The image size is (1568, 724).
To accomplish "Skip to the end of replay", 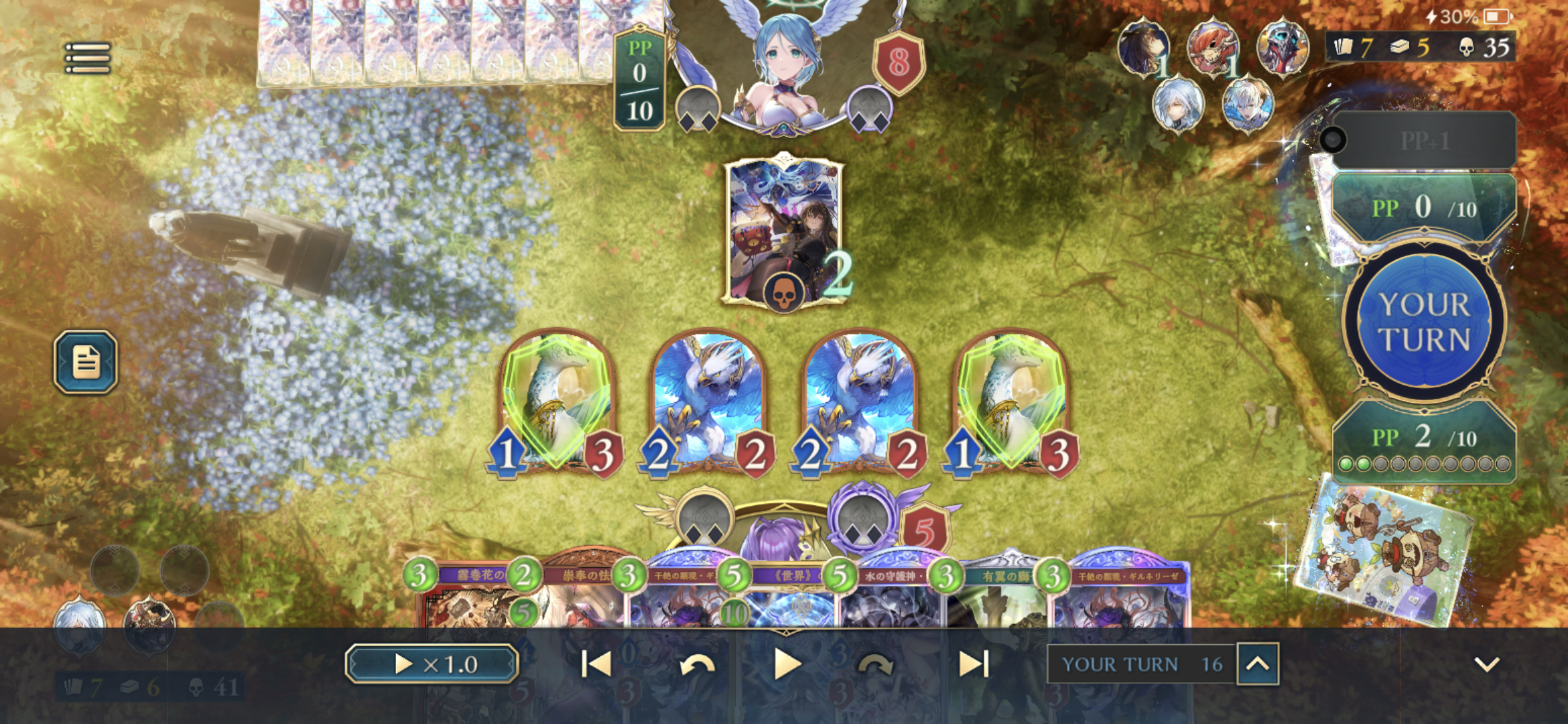I will (x=973, y=664).
